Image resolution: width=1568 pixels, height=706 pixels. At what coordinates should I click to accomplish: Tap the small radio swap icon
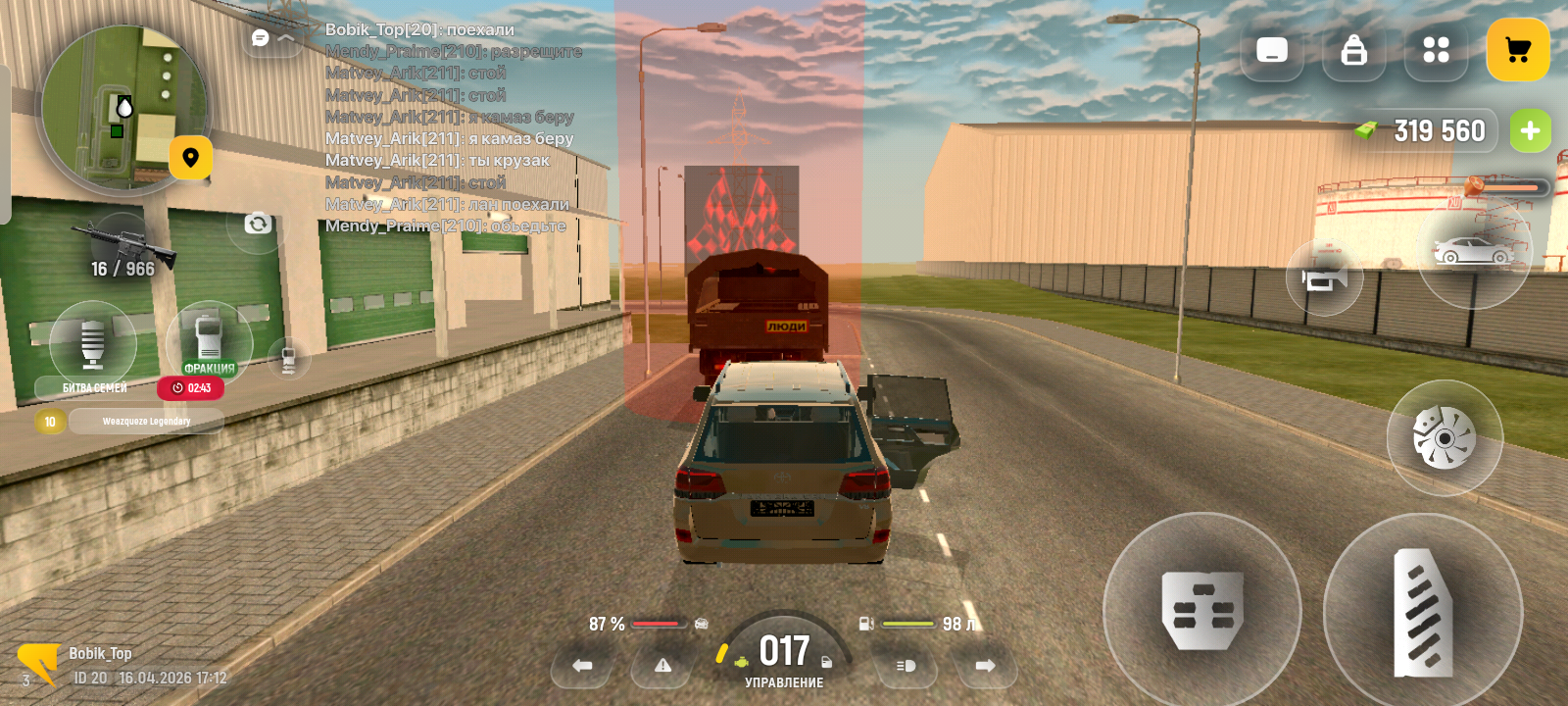[x=289, y=358]
